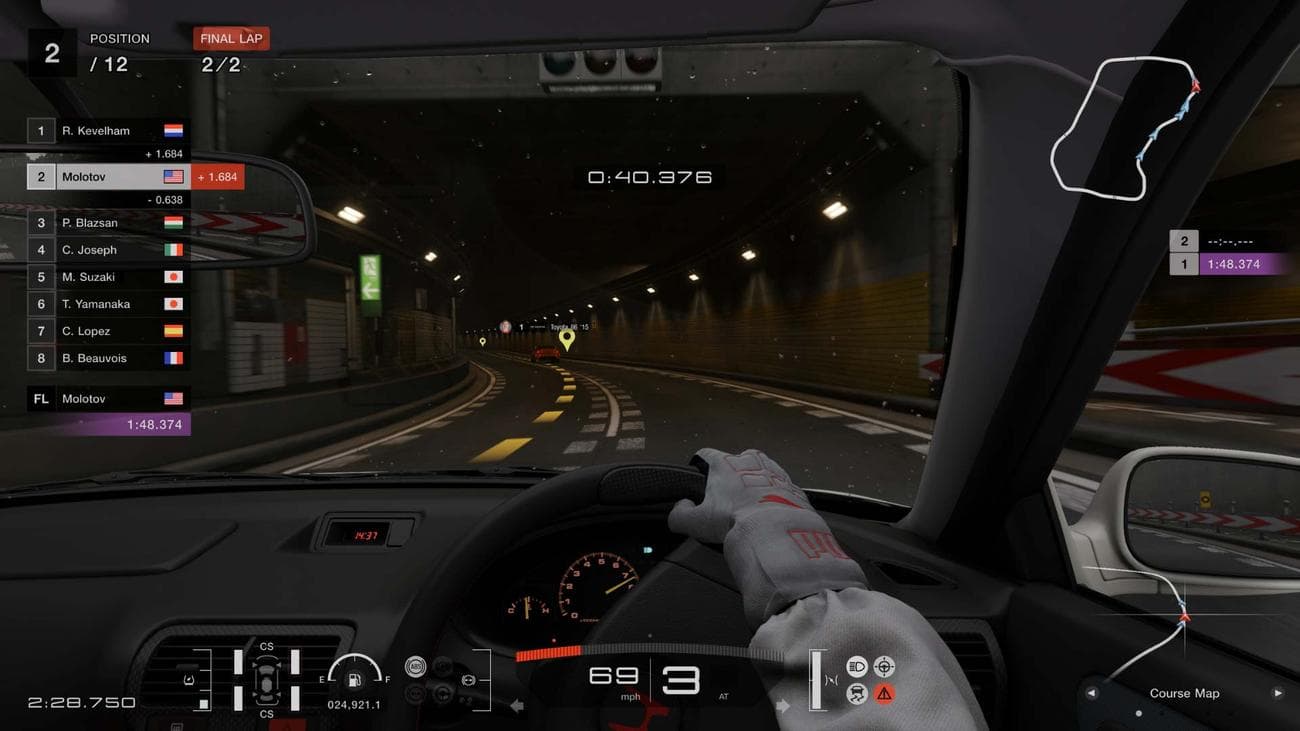
Task: Toggle the headlights icon on the HUD
Action: (856, 666)
